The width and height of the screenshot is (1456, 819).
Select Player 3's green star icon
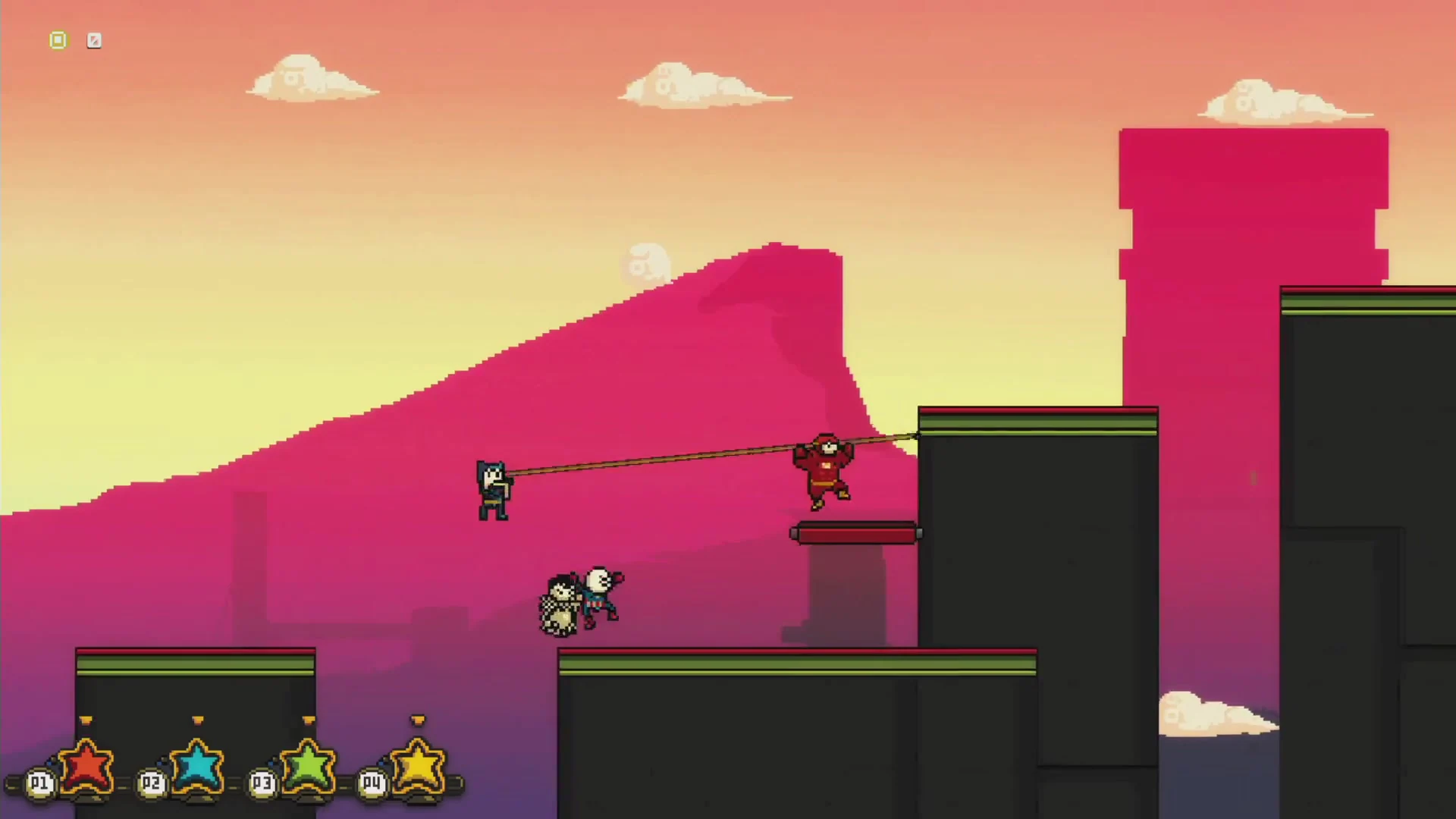tap(306, 768)
